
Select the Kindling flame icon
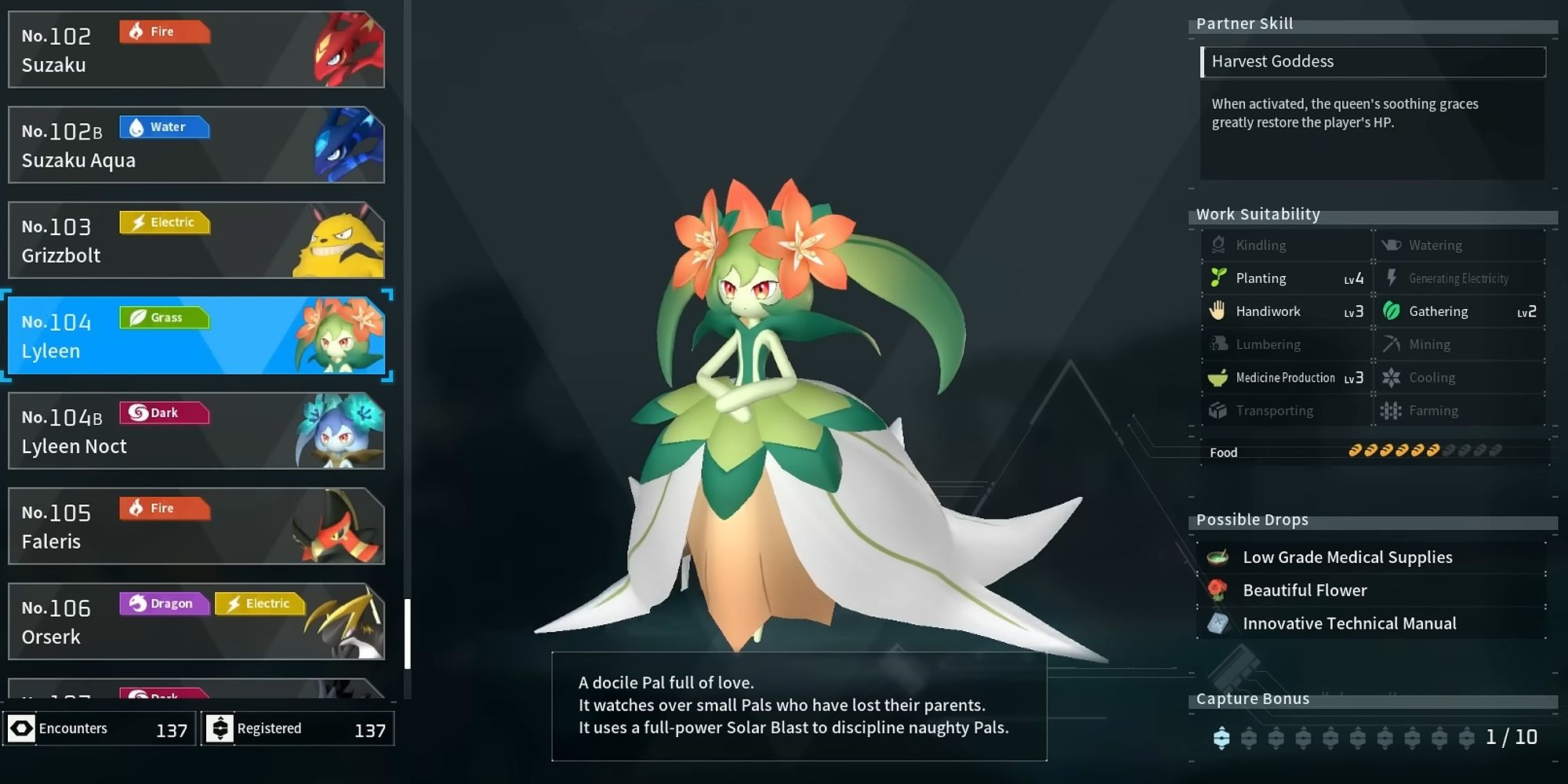point(1218,245)
